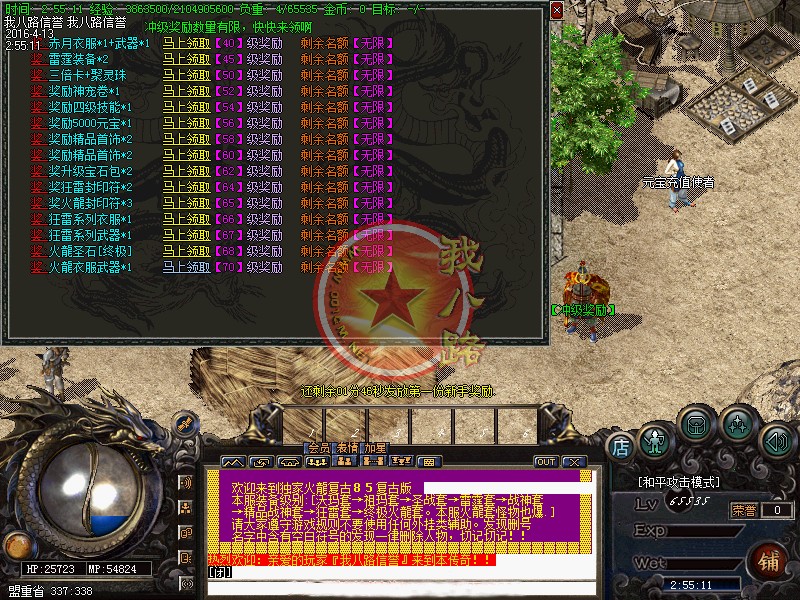800x600 pixels.
Task: Claim the level 45 雷霆装备 reward
Action: (x=186, y=60)
